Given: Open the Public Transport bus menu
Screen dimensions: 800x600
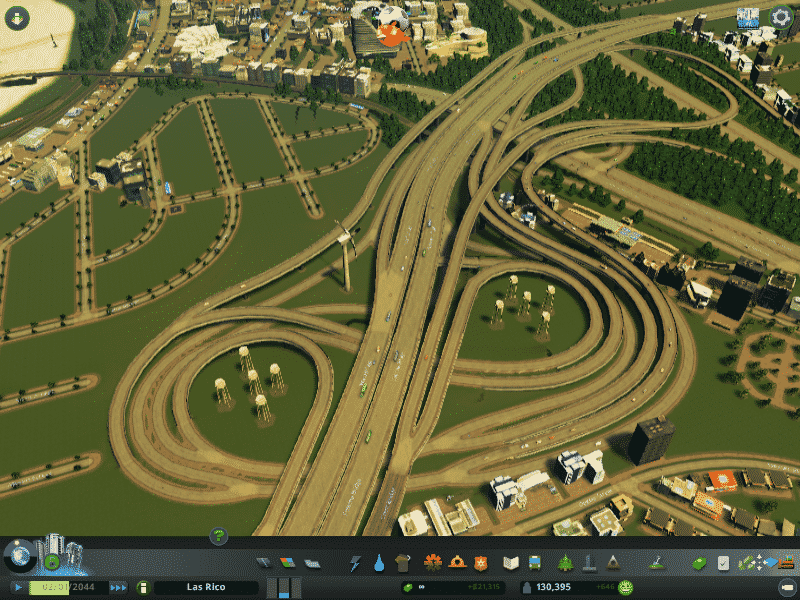Looking at the screenshot, I should tap(535, 563).
